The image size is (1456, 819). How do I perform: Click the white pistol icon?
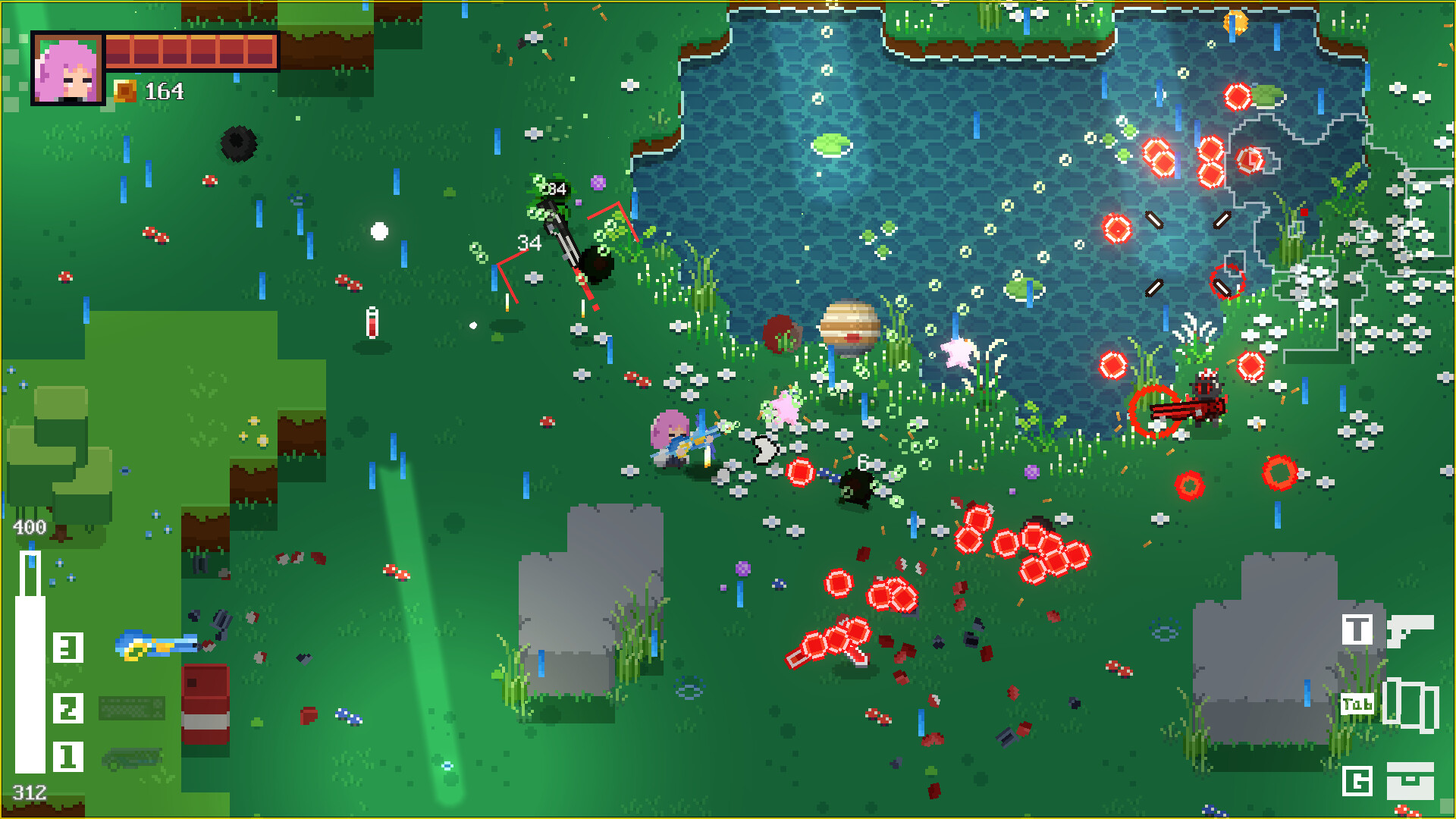pos(1409,630)
